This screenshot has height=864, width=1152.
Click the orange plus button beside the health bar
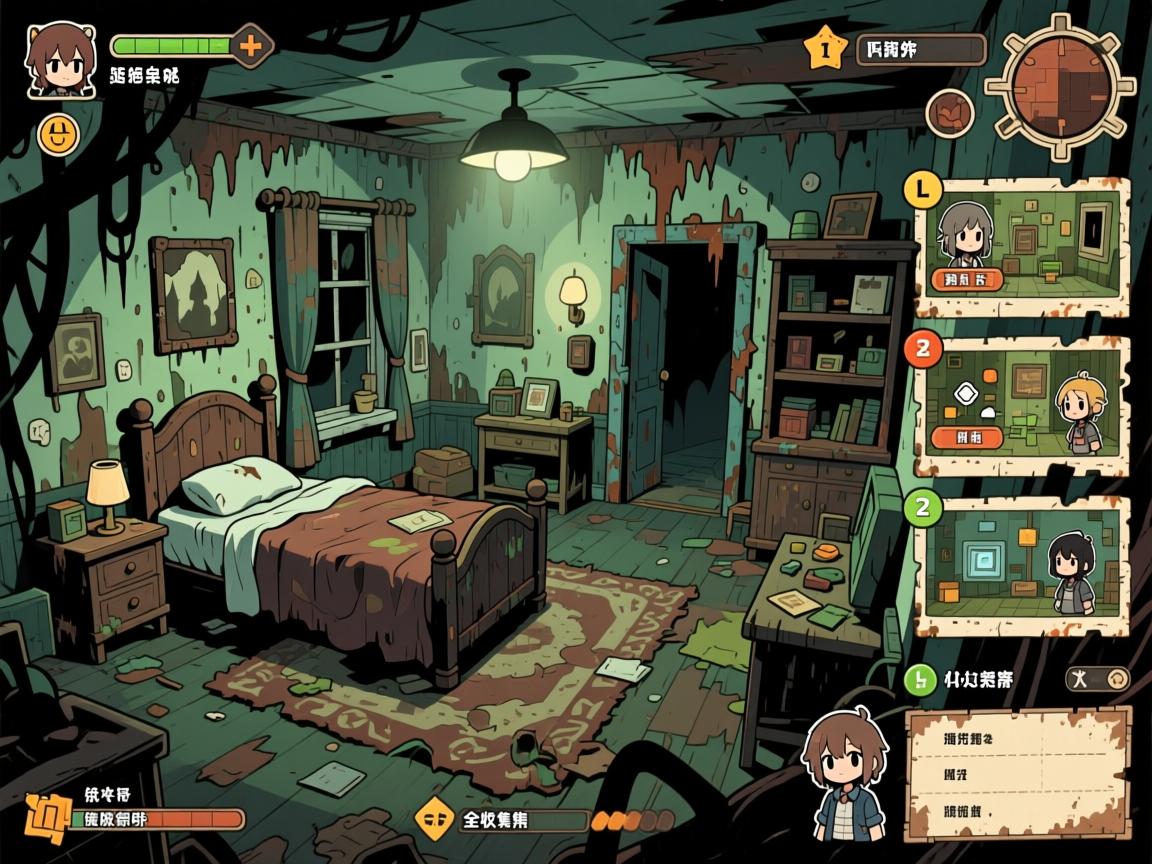(x=251, y=46)
